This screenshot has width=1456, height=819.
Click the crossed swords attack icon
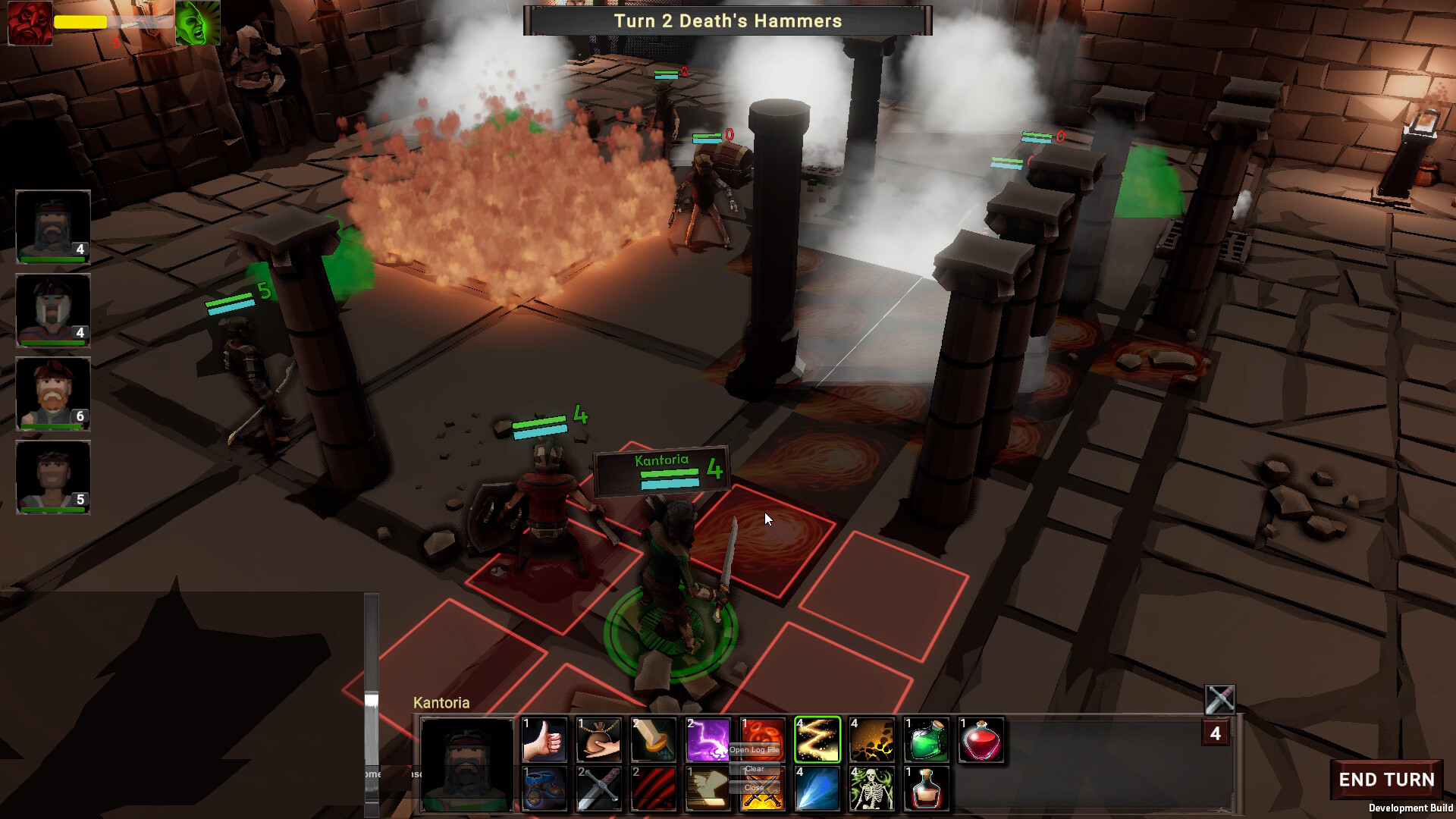[599, 789]
